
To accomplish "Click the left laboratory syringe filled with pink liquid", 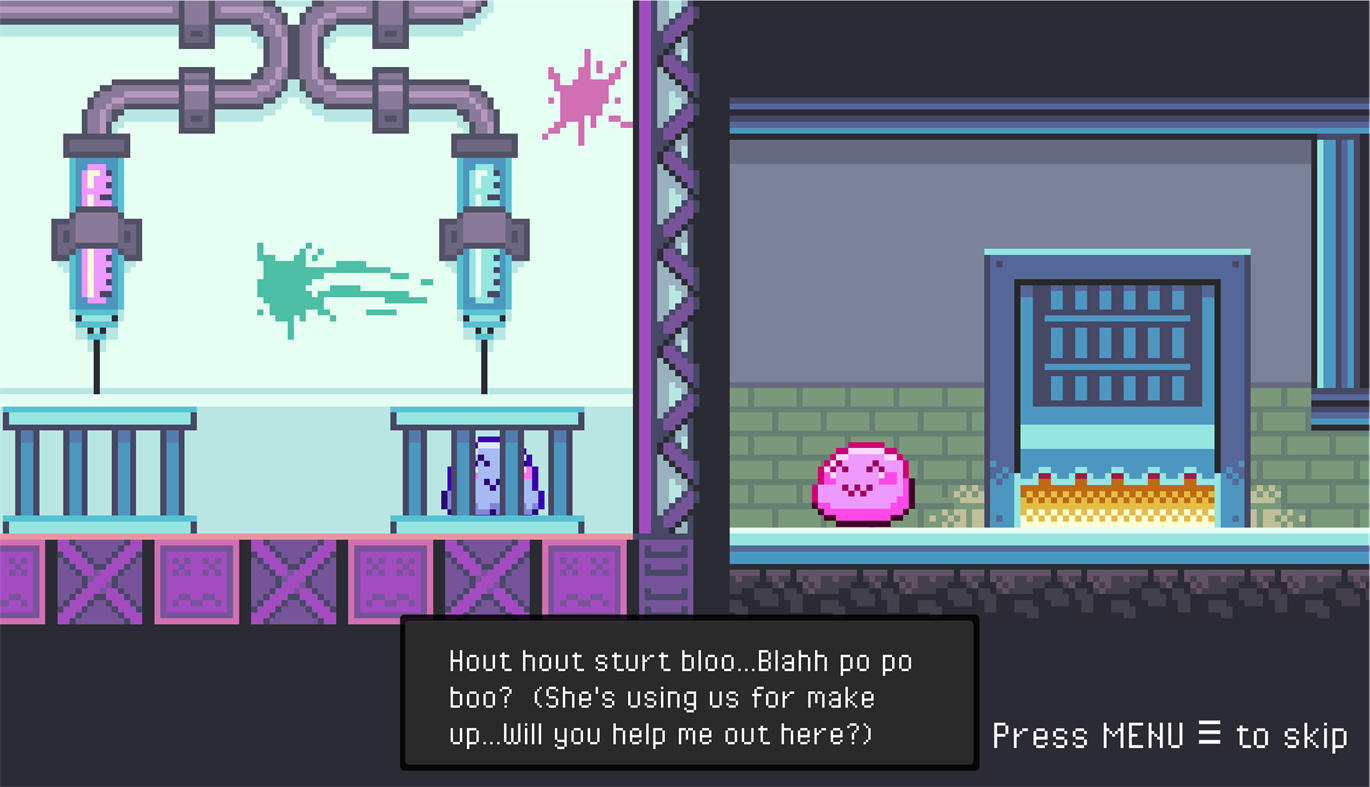I will tap(95, 230).
